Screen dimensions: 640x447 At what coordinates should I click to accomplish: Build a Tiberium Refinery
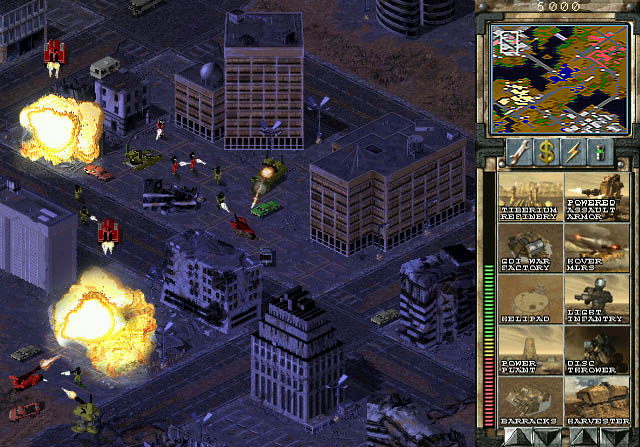530,197
